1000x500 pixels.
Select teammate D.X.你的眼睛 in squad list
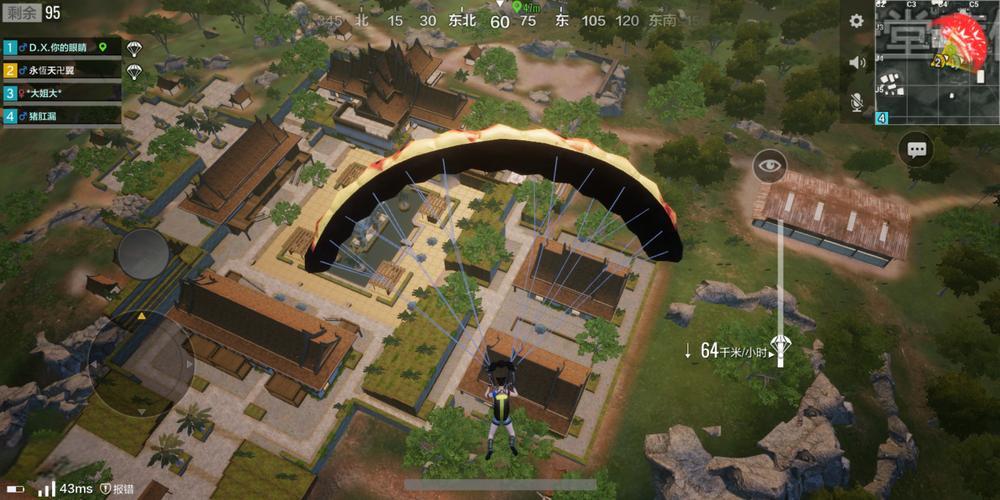[62, 47]
